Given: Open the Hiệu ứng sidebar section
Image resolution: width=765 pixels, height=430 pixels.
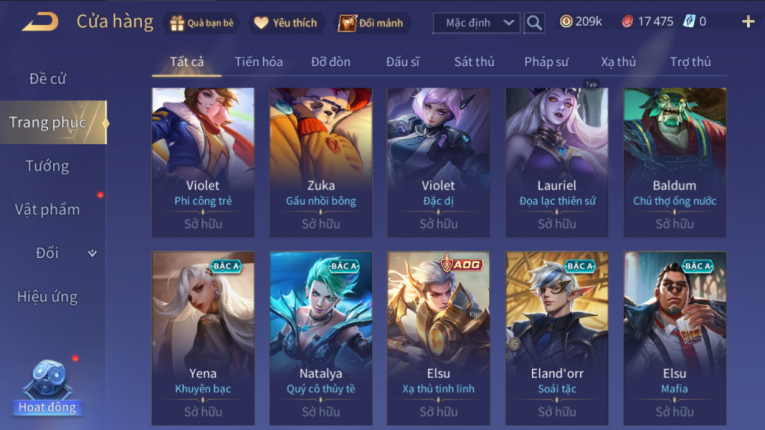Looking at the screenshot, I should click(48, 297).
